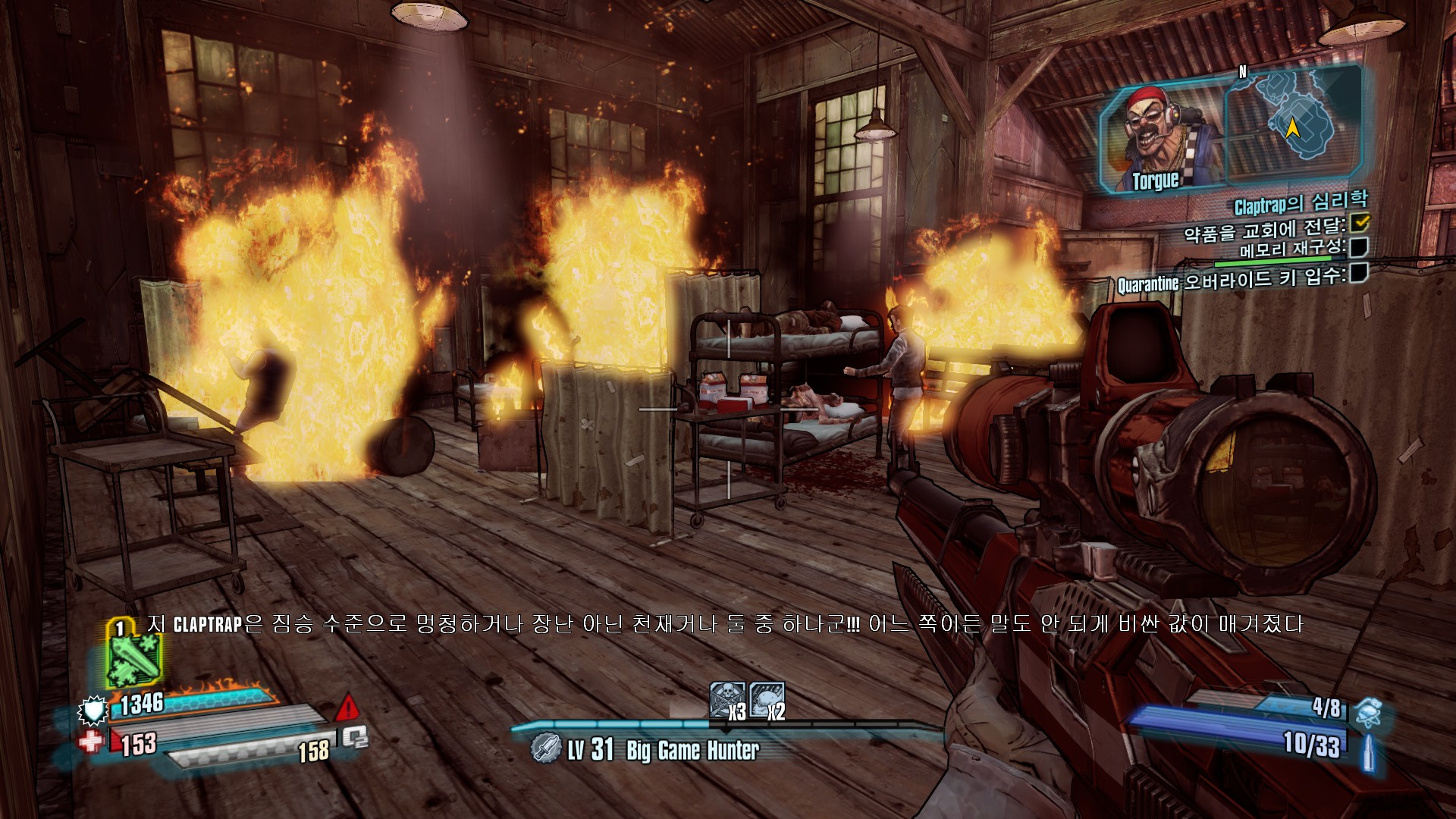This screenshot has width=1456, height=819.
Task: Open the Claptrap mission tracker title
Action: pos(1301,202)
